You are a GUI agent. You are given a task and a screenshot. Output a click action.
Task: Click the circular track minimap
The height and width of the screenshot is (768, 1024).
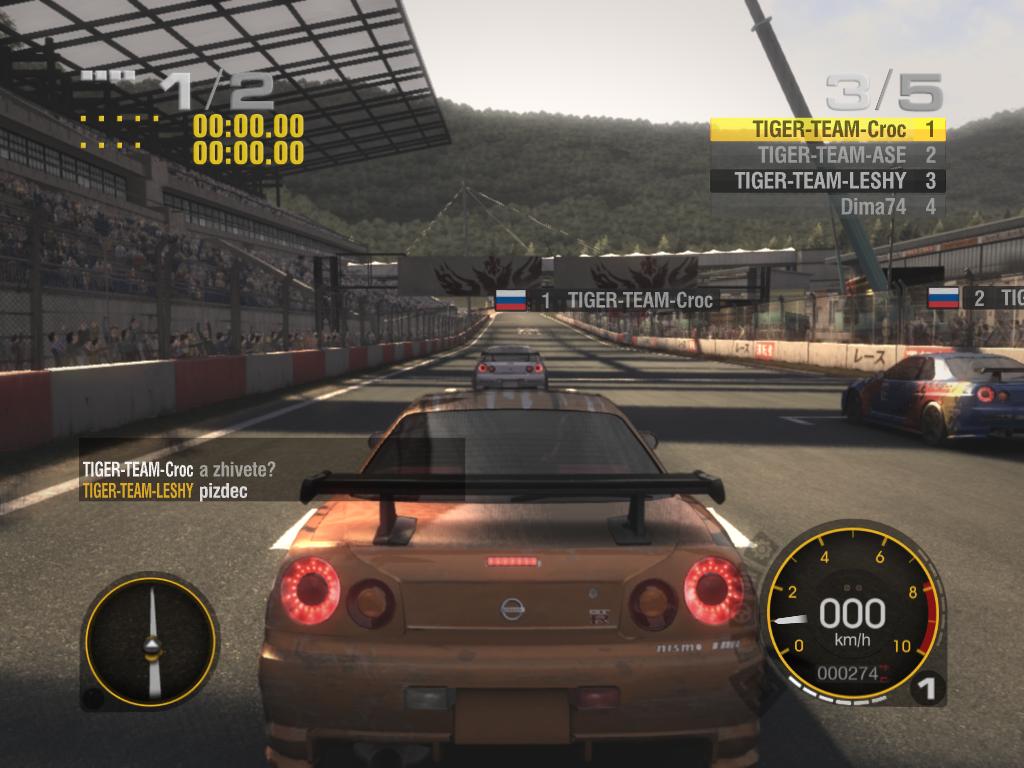coord(151,640)
